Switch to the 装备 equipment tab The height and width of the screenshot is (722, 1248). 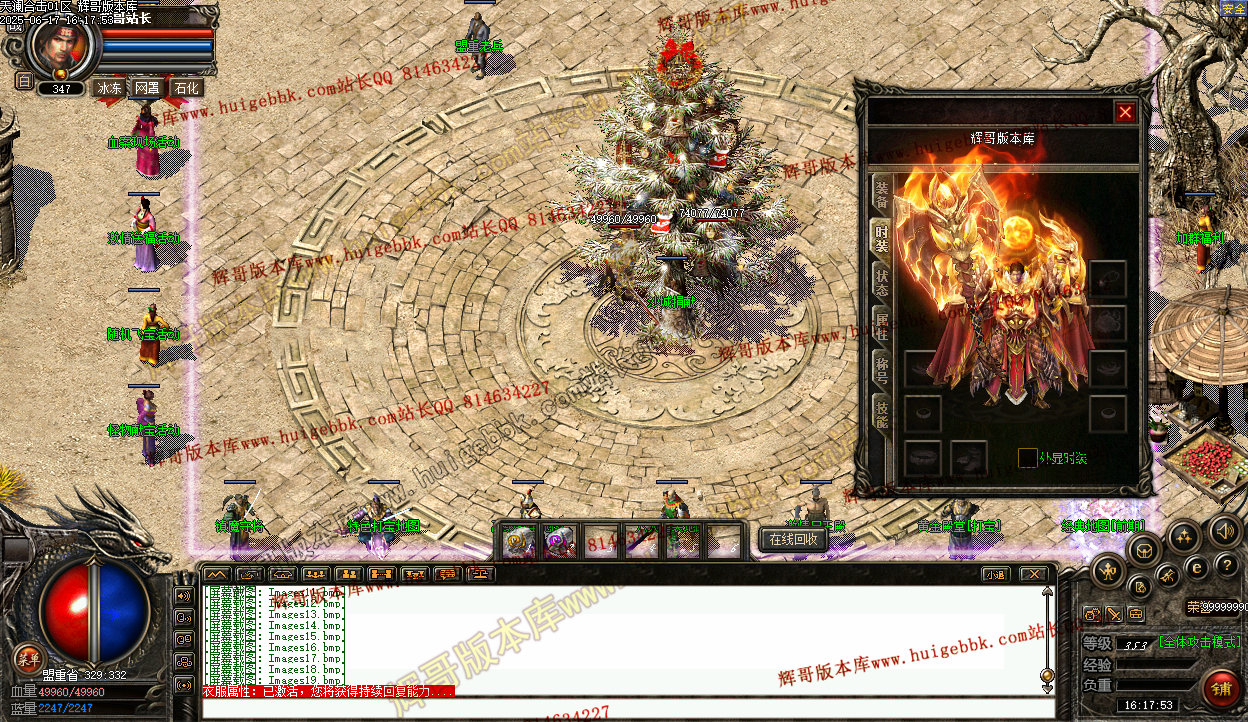point(881,193)
